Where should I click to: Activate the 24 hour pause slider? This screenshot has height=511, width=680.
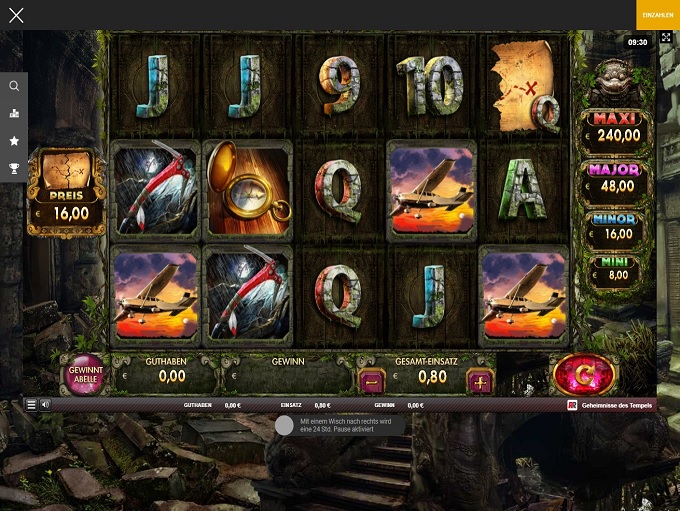point(284,425)
